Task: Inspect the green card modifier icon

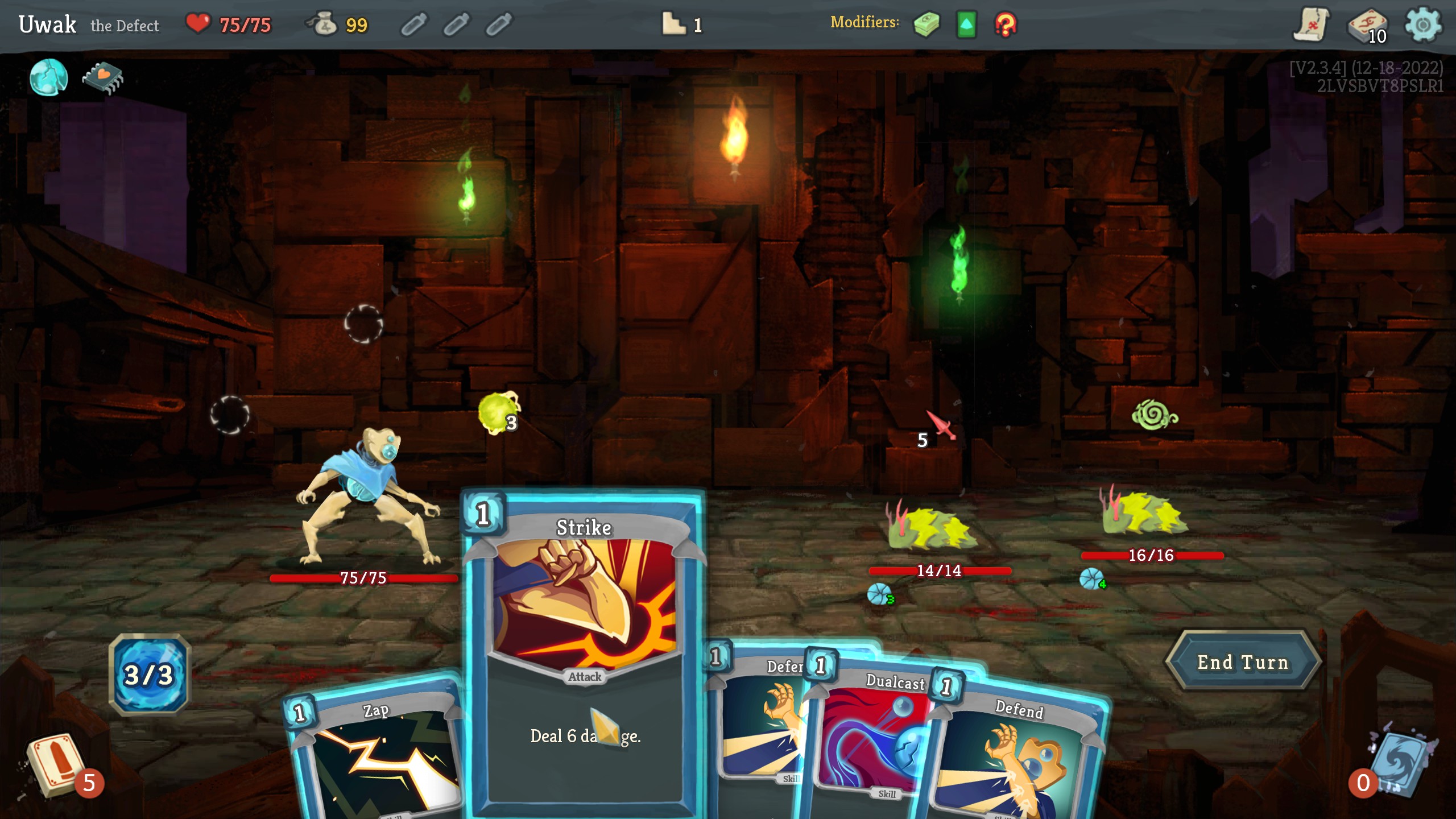Action: (x=966, y=25)
